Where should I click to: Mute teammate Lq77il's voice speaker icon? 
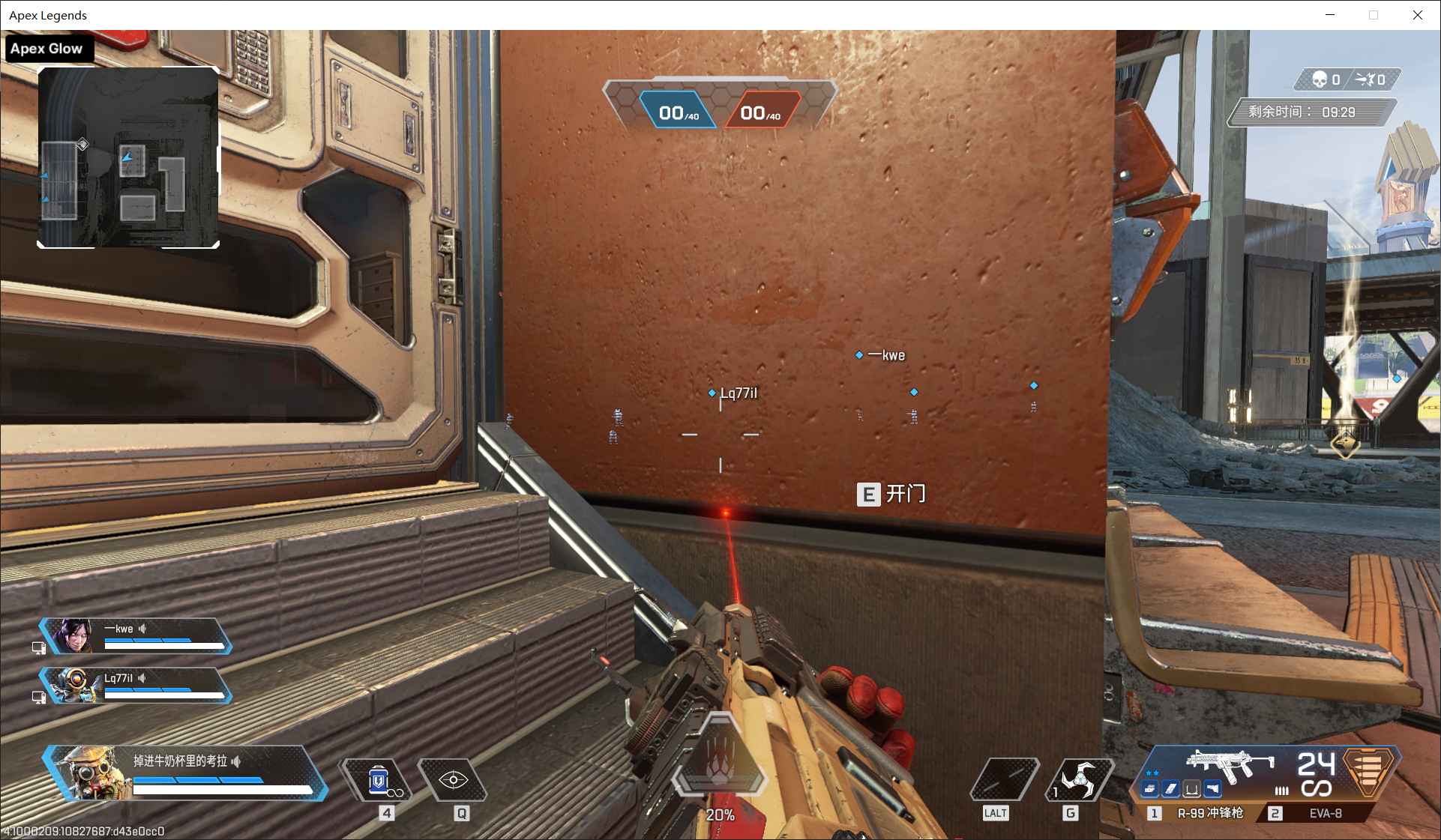pos(141,679)
